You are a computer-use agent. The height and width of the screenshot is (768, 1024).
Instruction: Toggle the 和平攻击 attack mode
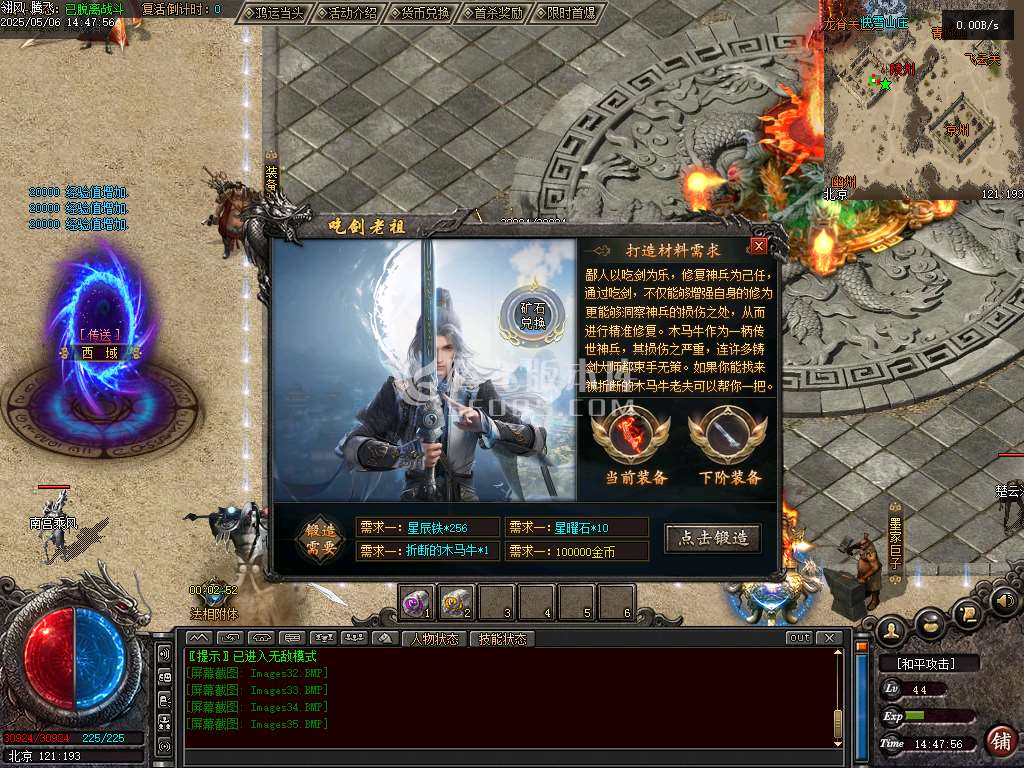tap(927, 663)
